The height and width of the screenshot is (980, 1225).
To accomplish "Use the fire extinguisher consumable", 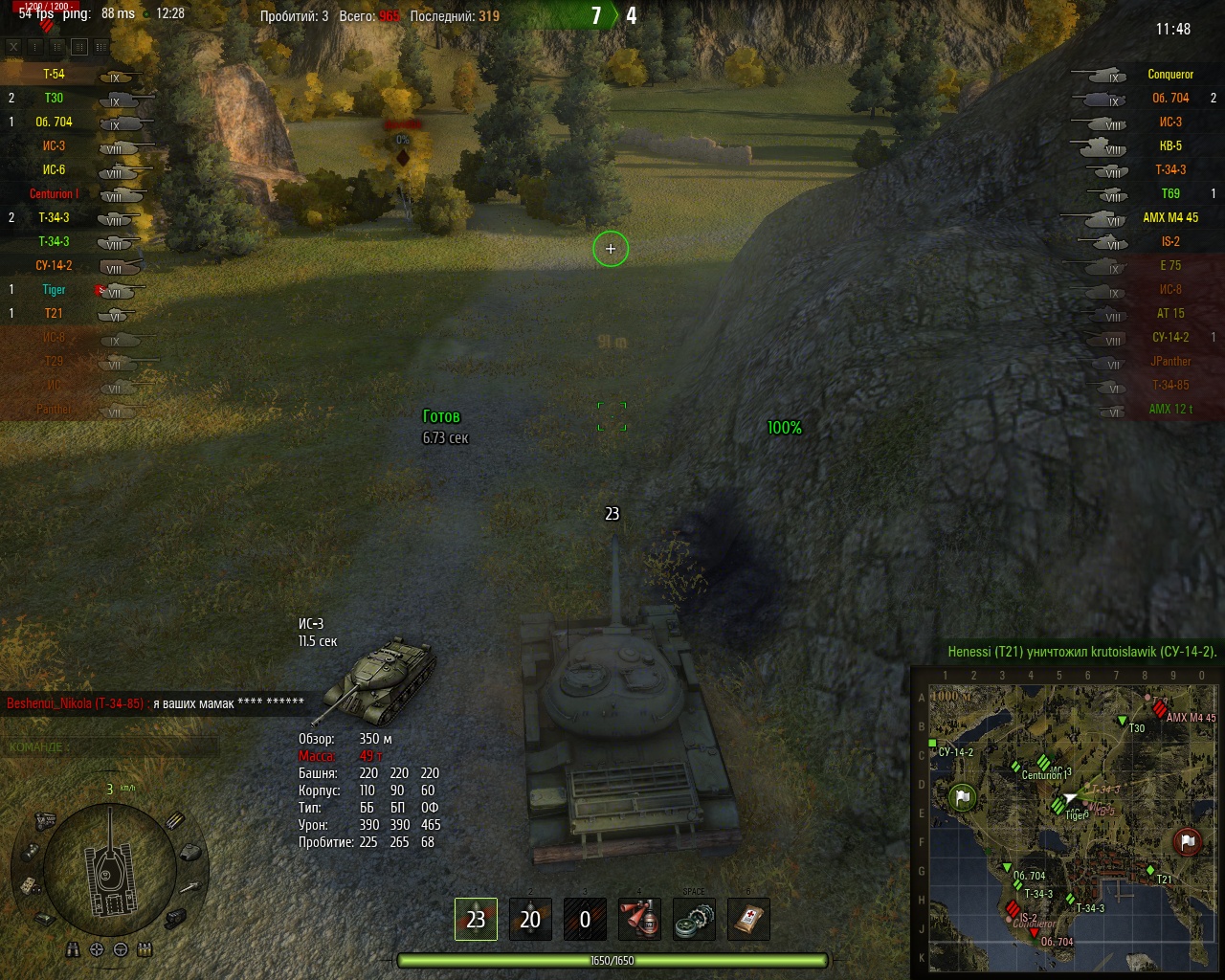I will [640, 919].
